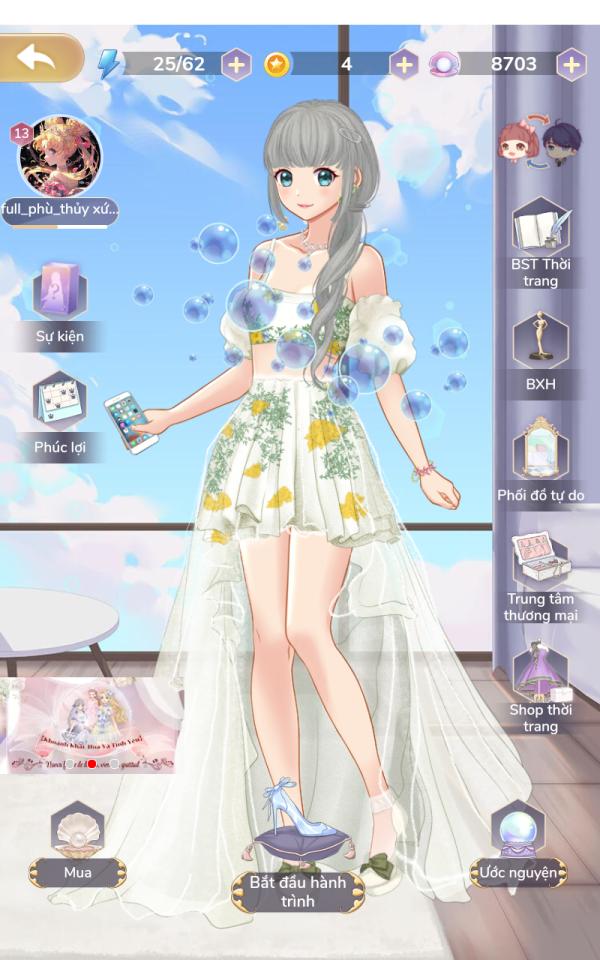The height and width of the screenshot is (960, 600).
Task: Buy more pearls with the plus button
Action: (571, 65)
